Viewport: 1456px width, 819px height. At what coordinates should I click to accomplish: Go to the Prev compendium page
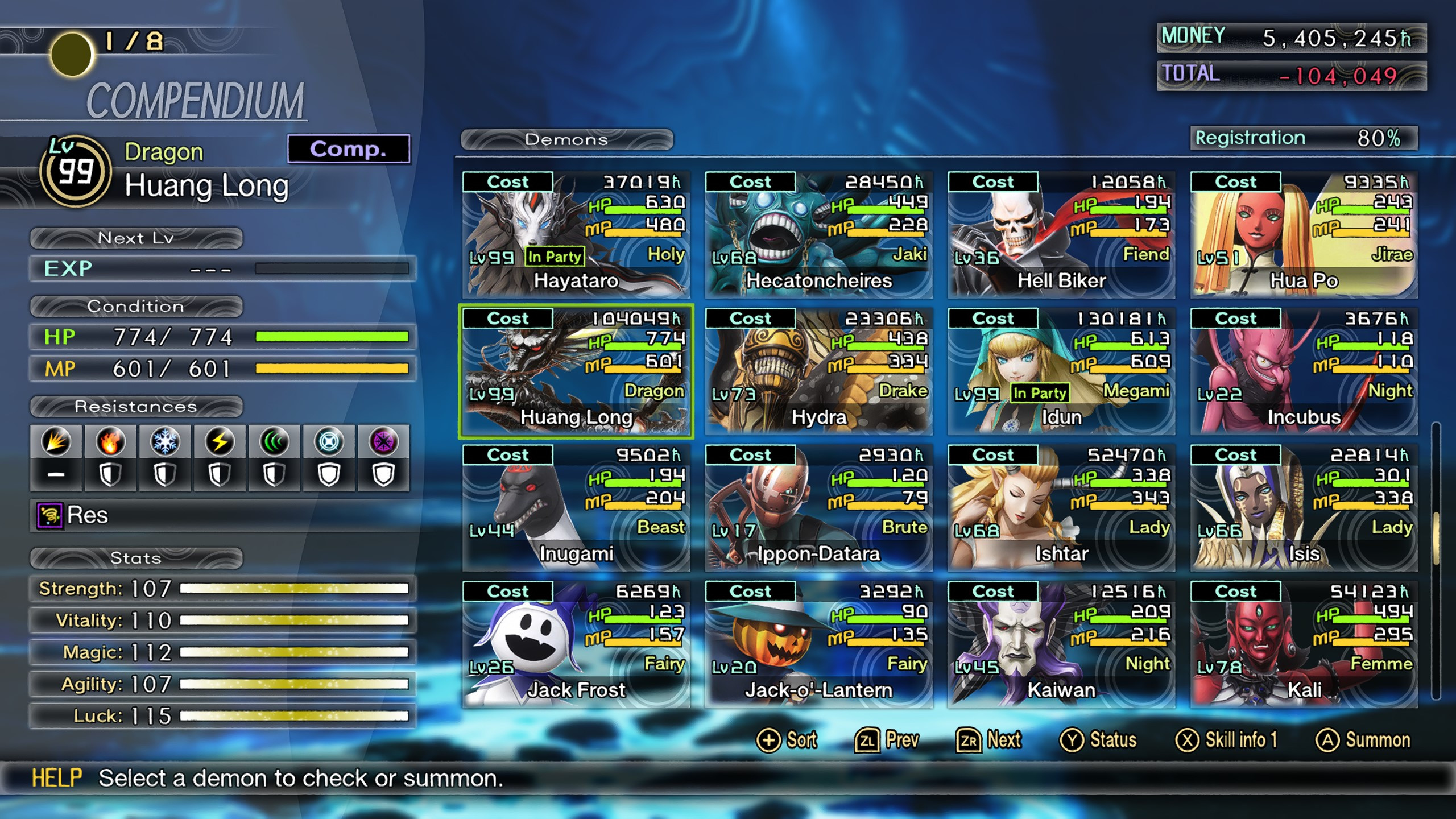pos(887,740)
